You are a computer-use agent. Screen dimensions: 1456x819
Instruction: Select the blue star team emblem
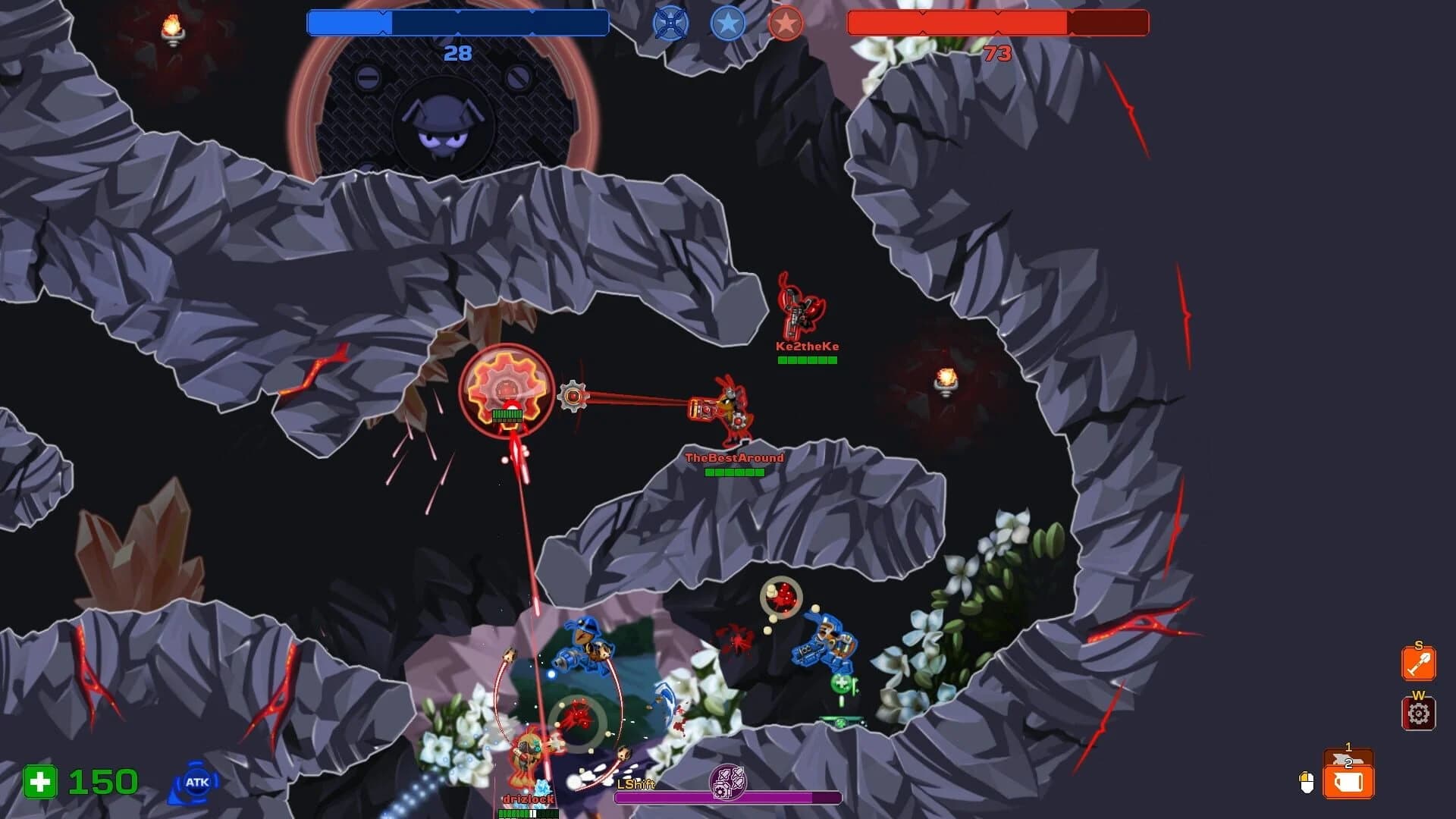pos(728,24)
